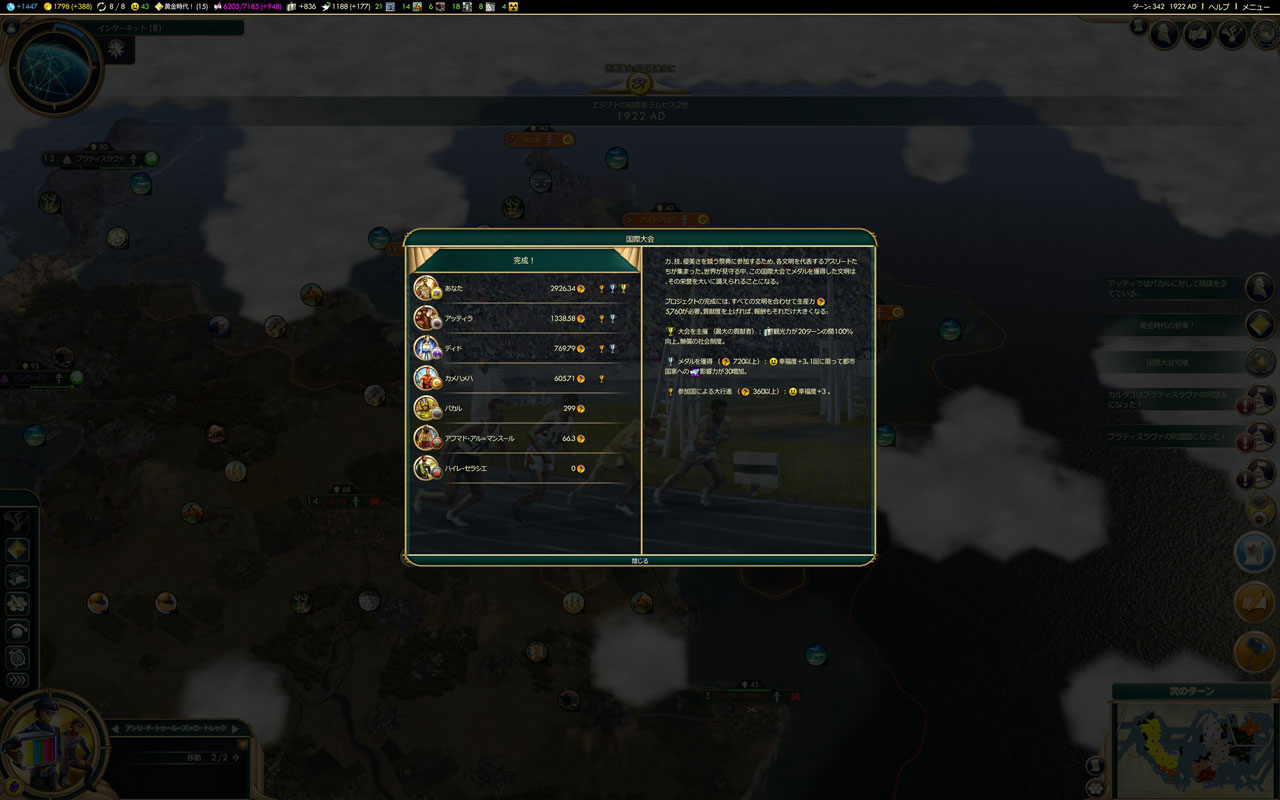Pick the アフマド・アル＝マンスール row
The height and width of the screenshot is (800, 1280).
[x=523, y=438]
